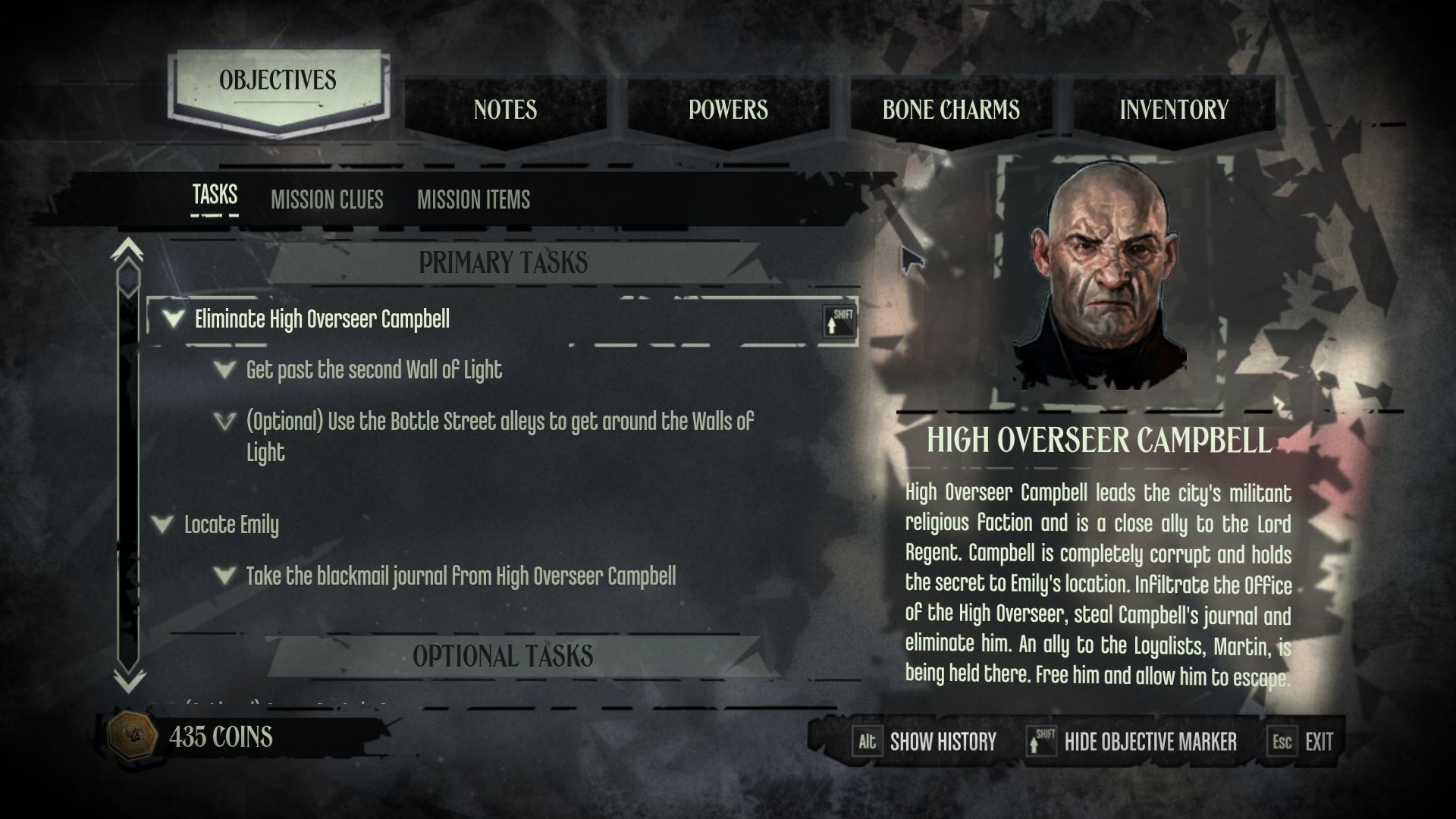Image resolution: width=1456 pixels, height=819 pixels.
Task: Choose the second Wall of Light subtask
Action: click(374, 370)
